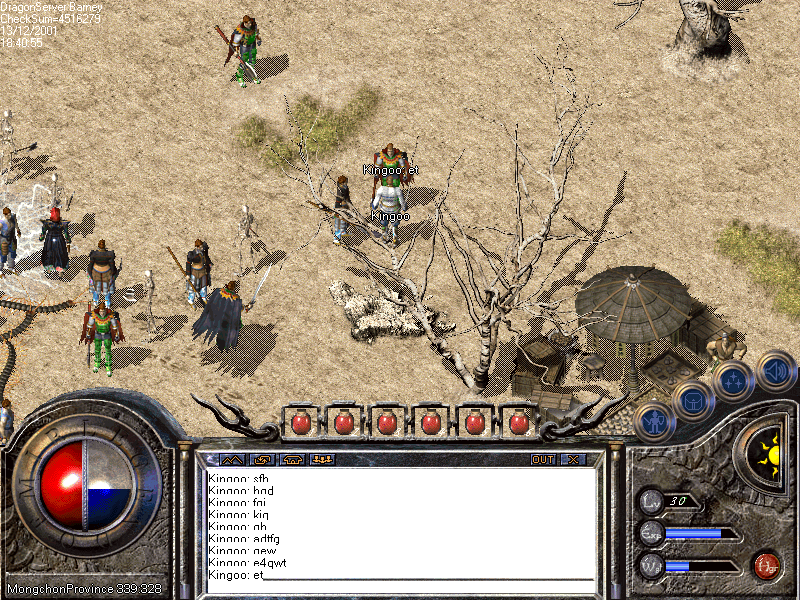Click the trade button with swap arrows
Viewport: 800px width, 600px height.
(x=263, y=460)
